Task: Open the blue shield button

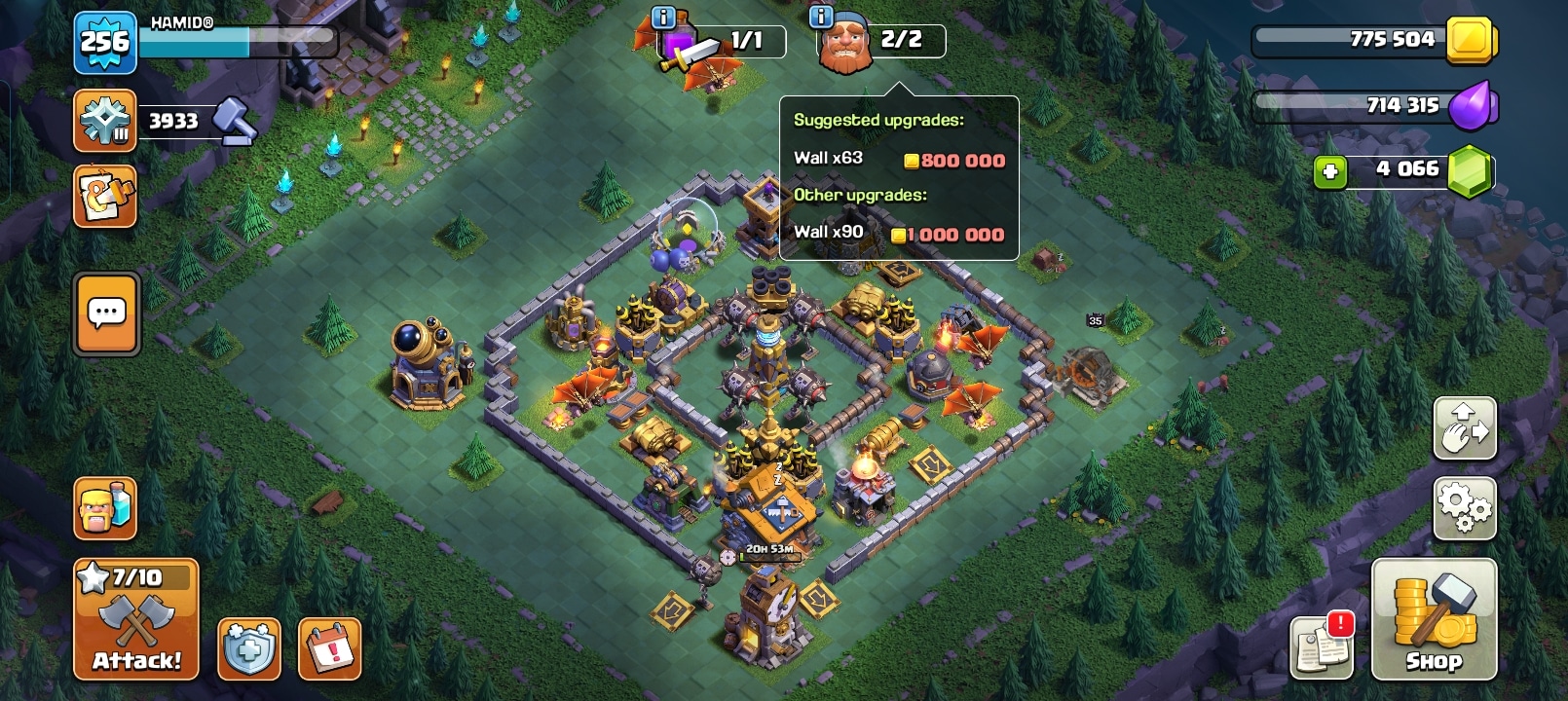Action: [248, 648]
